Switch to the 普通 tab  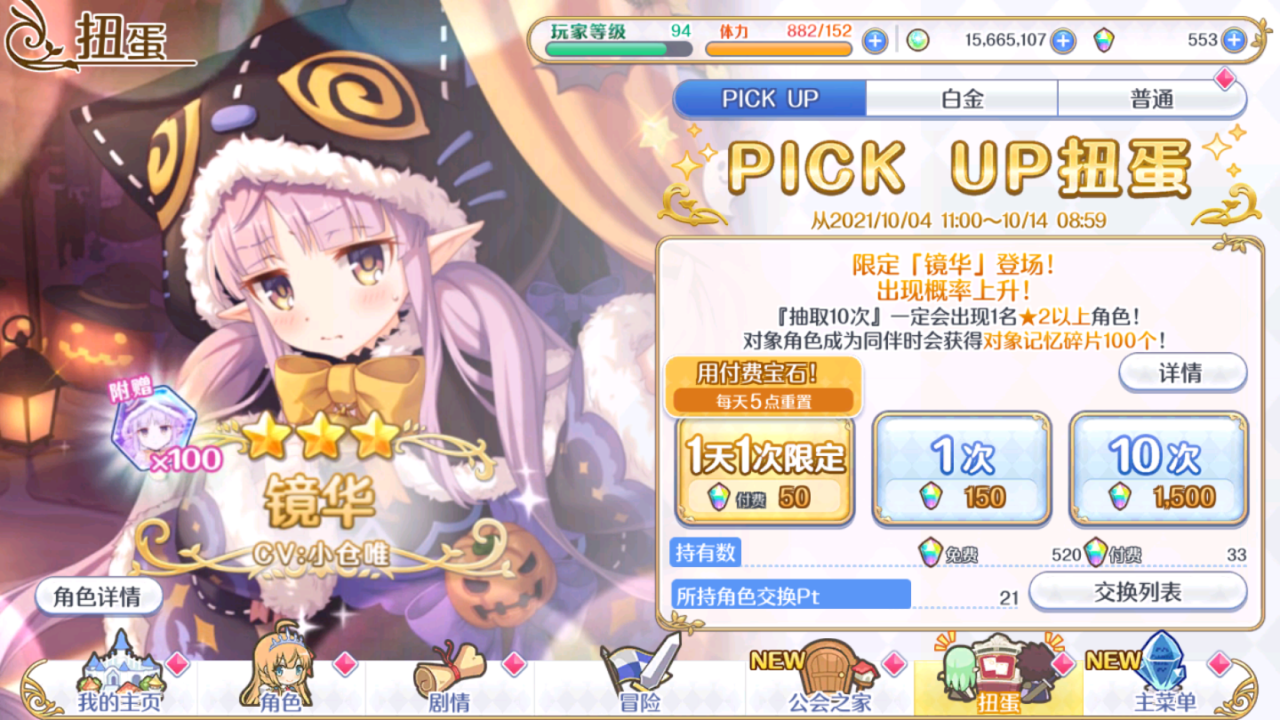(x=1151, y=98)
